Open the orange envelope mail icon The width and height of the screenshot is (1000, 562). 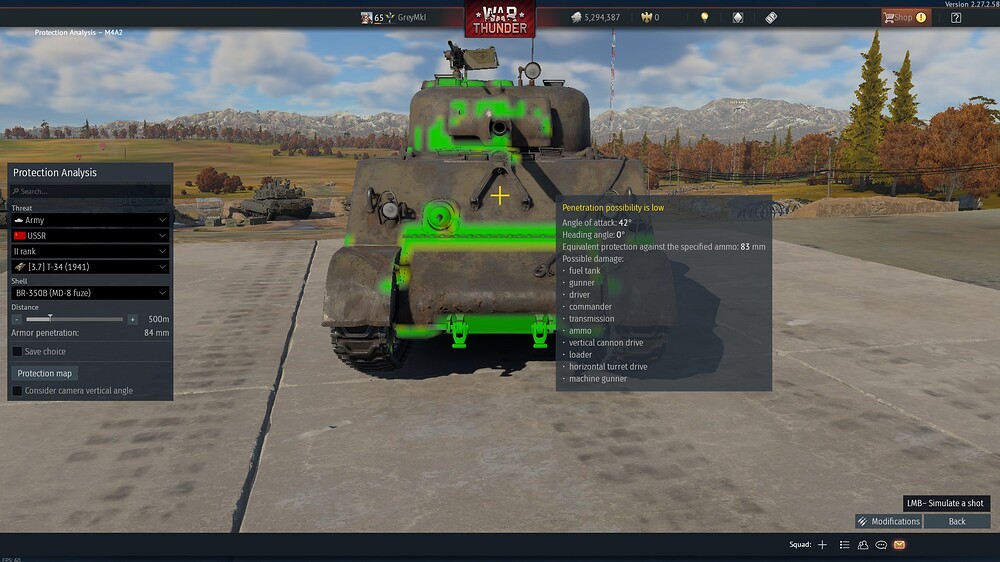(899, 545)
